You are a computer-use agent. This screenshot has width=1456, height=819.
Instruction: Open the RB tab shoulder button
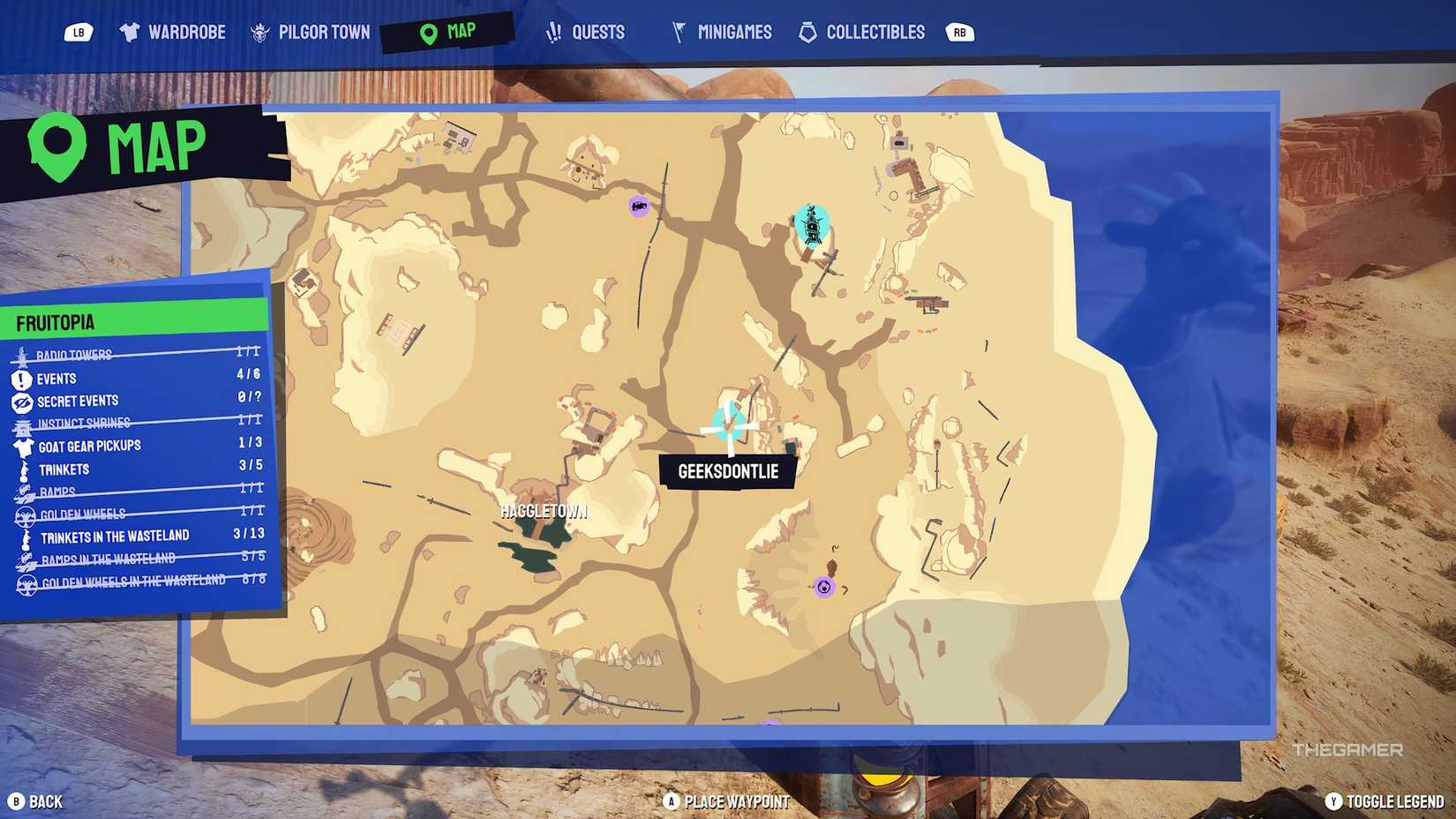(x=959, y=32)
